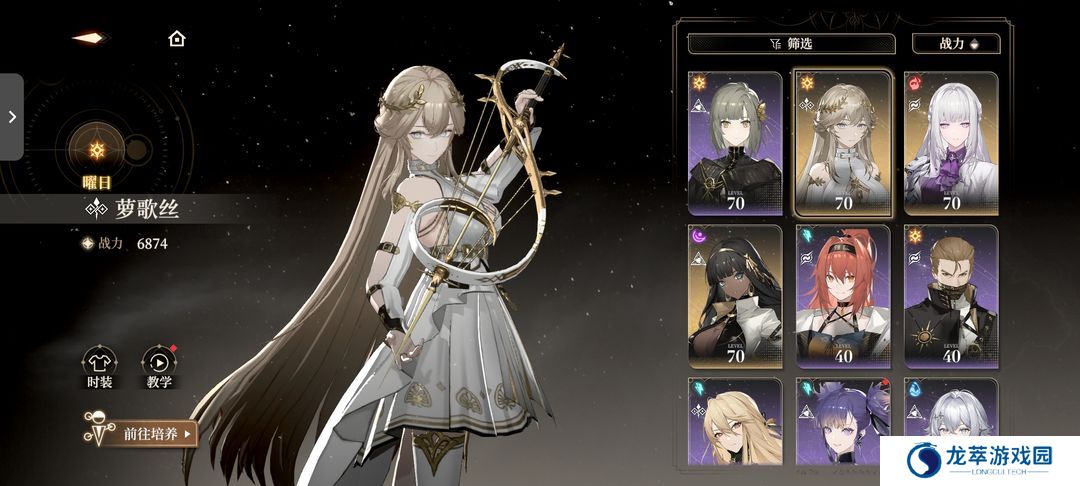Select the purple-haired character card

point(842,425)
